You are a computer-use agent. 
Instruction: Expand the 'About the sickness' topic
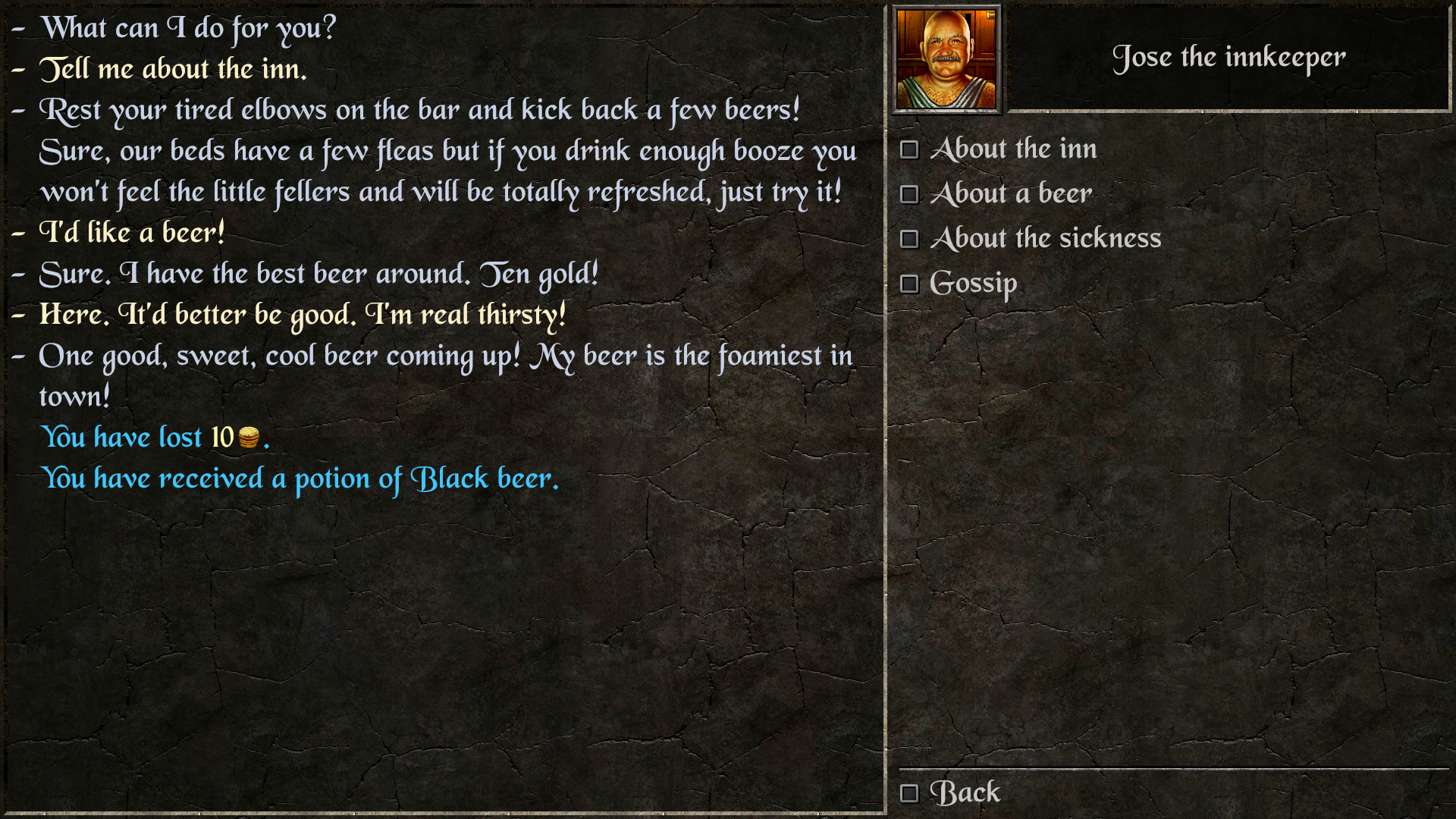coord(1045,238)
